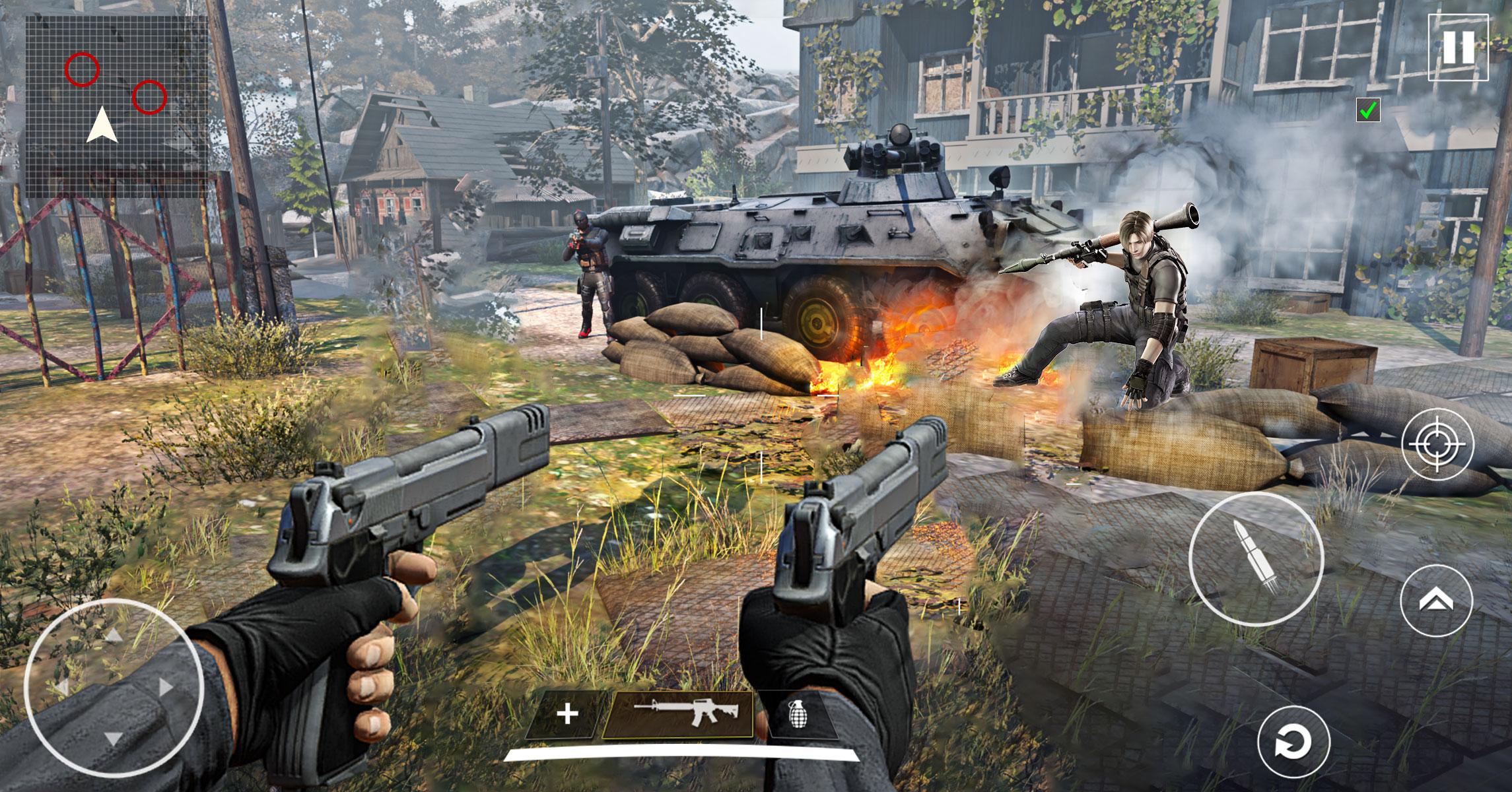Open the minimap
Image resolution: width=1512 pixels, height=792 pixels.
(x=116, y=106)
